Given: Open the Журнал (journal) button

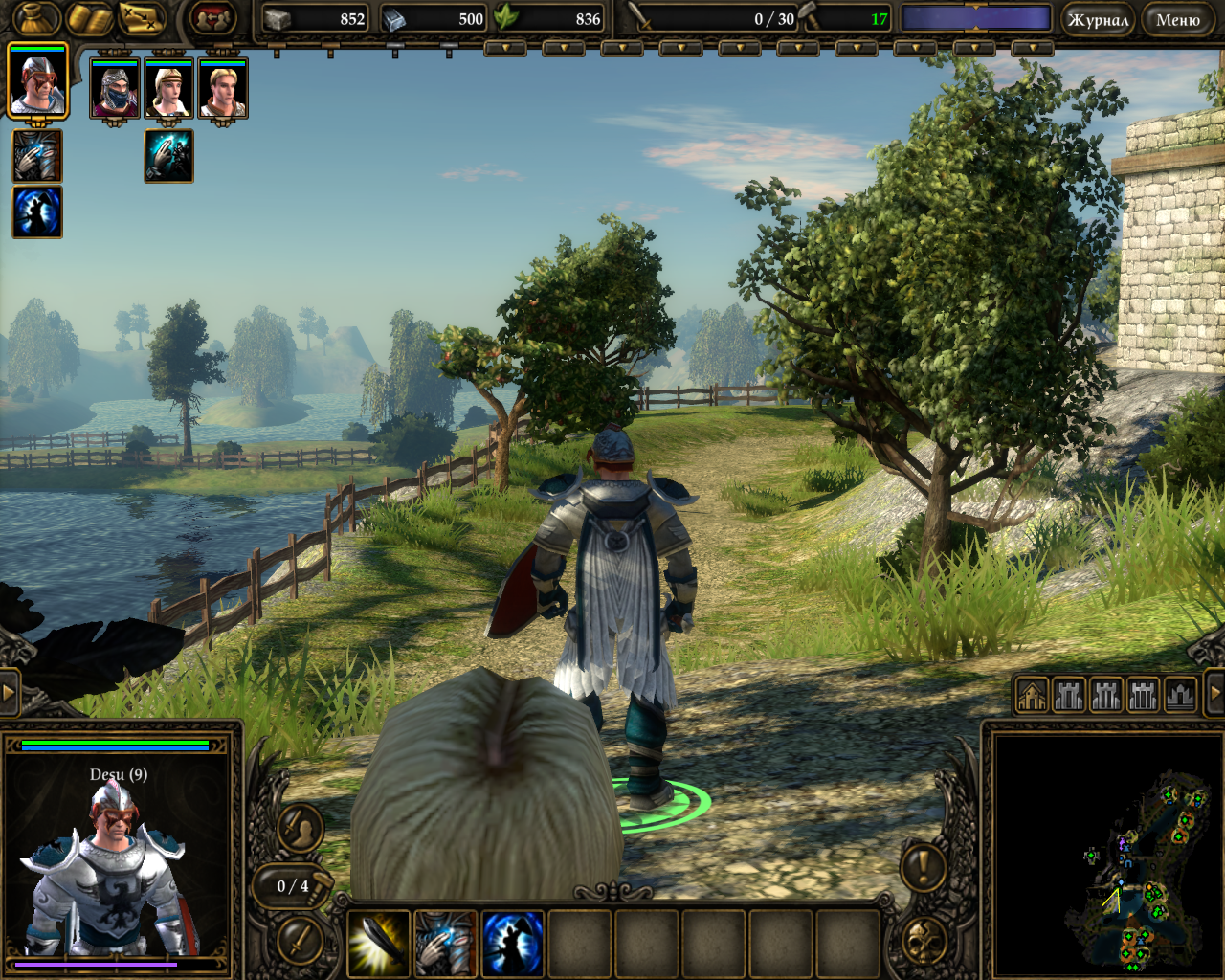Looking at the screenshot, I should pyautogui.click(x=1098, y=19).
